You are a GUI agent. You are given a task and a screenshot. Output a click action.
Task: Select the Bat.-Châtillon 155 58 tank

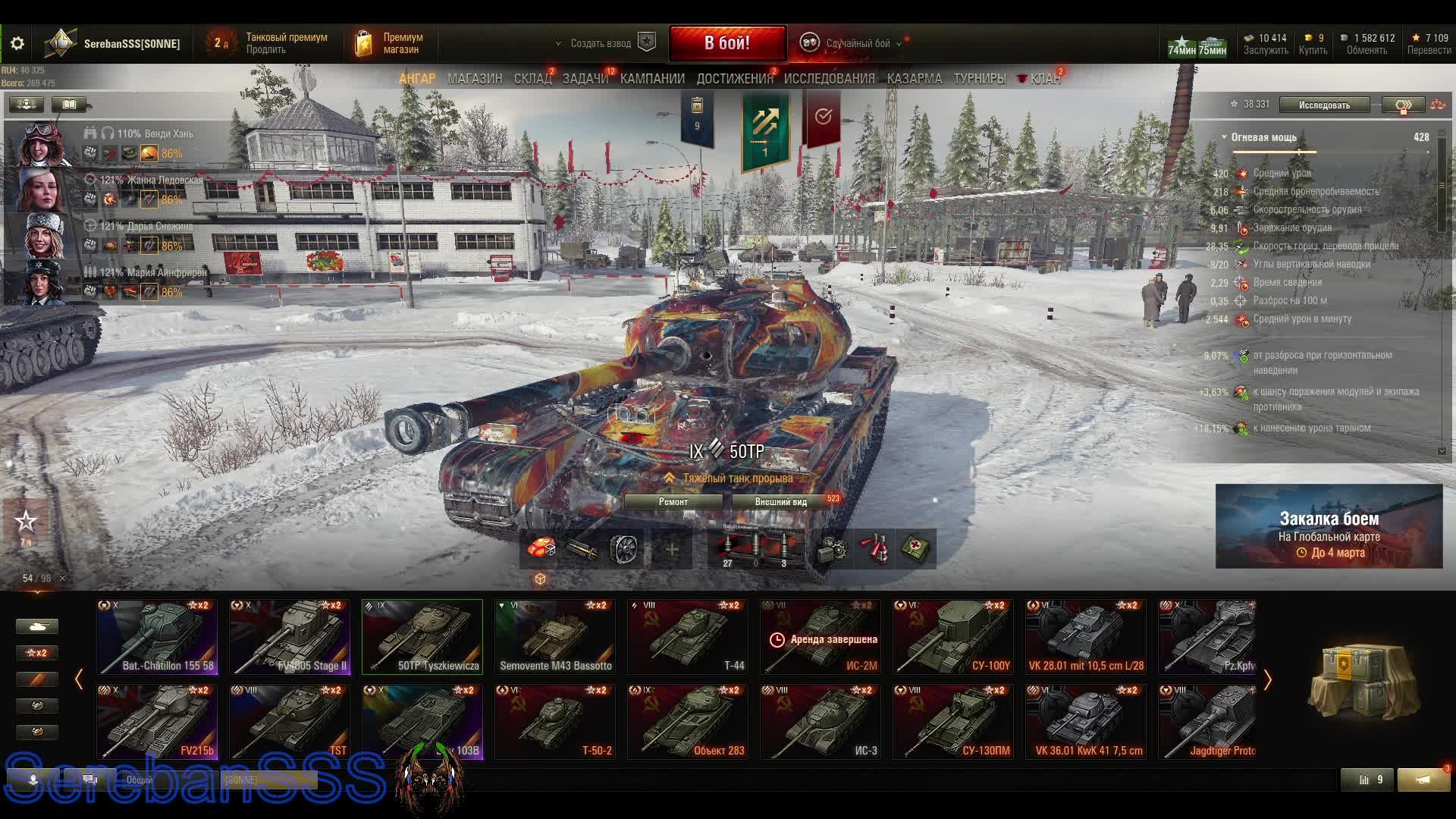pyautogui.click(x=157, y=637)
